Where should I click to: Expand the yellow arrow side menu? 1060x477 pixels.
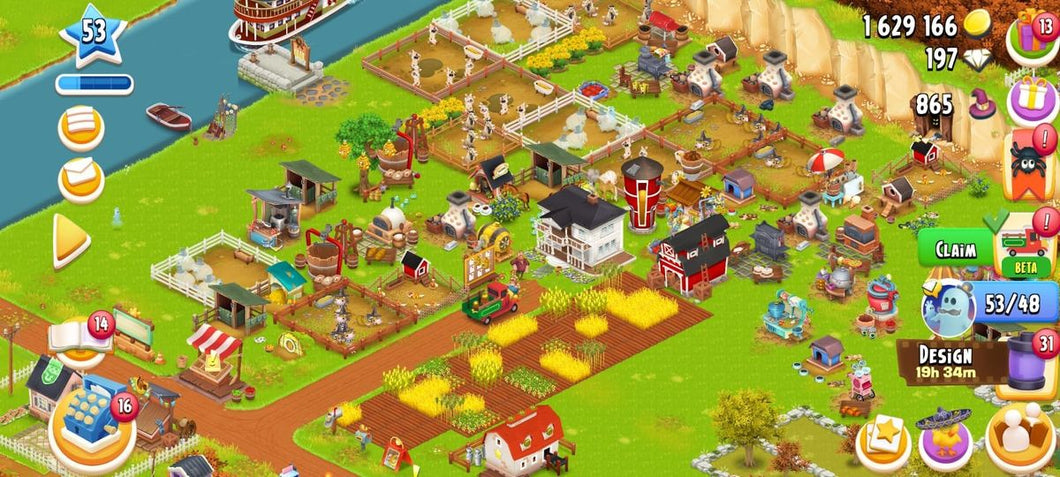[70, 239]
